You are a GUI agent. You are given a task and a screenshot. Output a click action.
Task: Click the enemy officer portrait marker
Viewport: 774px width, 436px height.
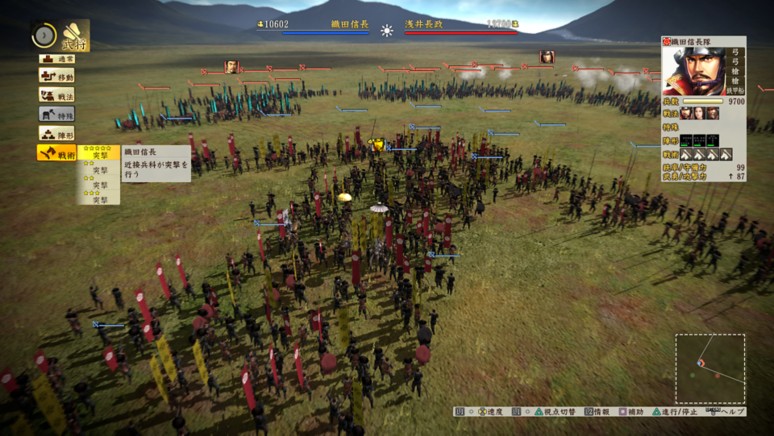[x=547, y=57]
